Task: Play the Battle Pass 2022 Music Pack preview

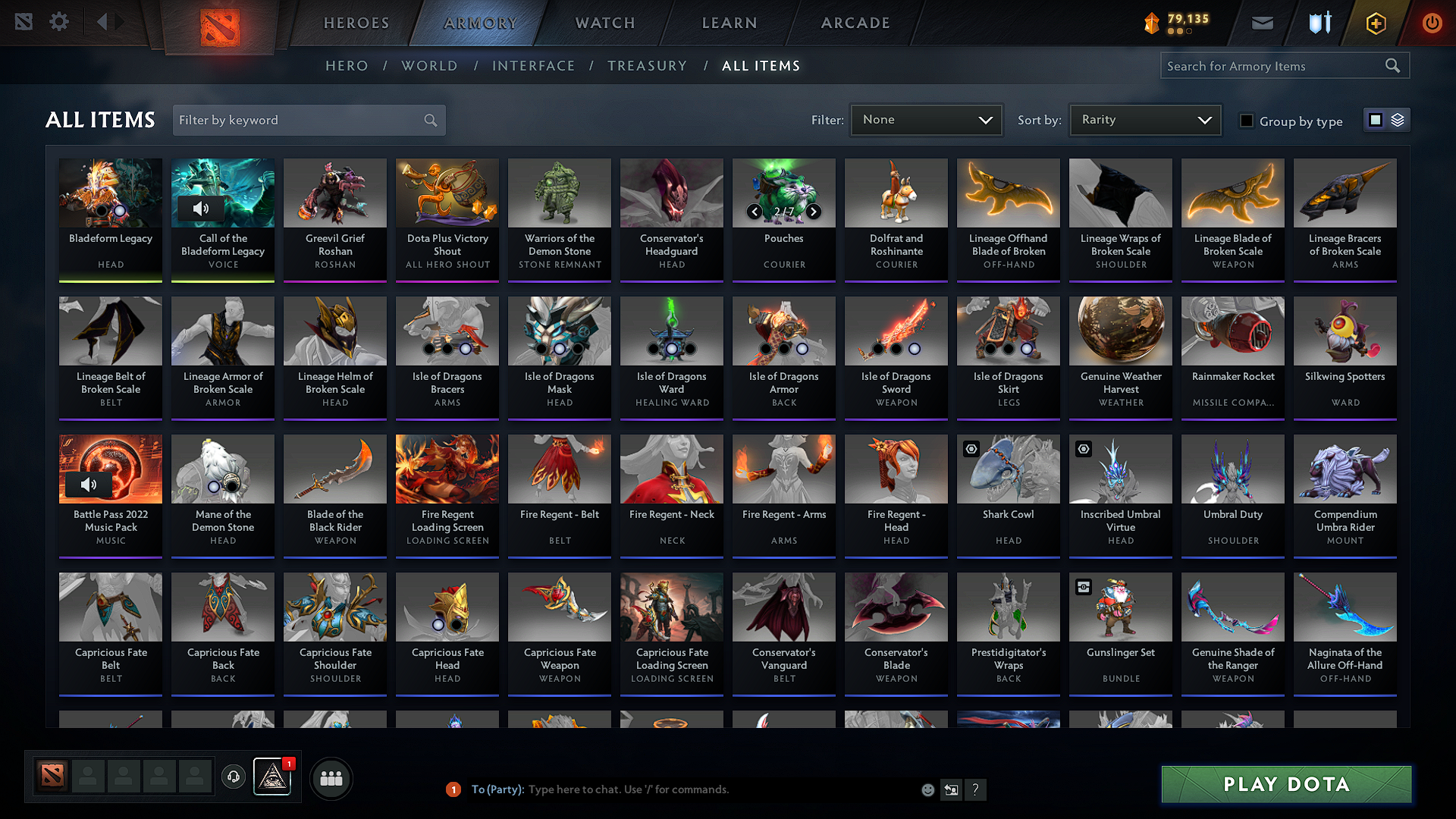Action: (x=89, y=484)
